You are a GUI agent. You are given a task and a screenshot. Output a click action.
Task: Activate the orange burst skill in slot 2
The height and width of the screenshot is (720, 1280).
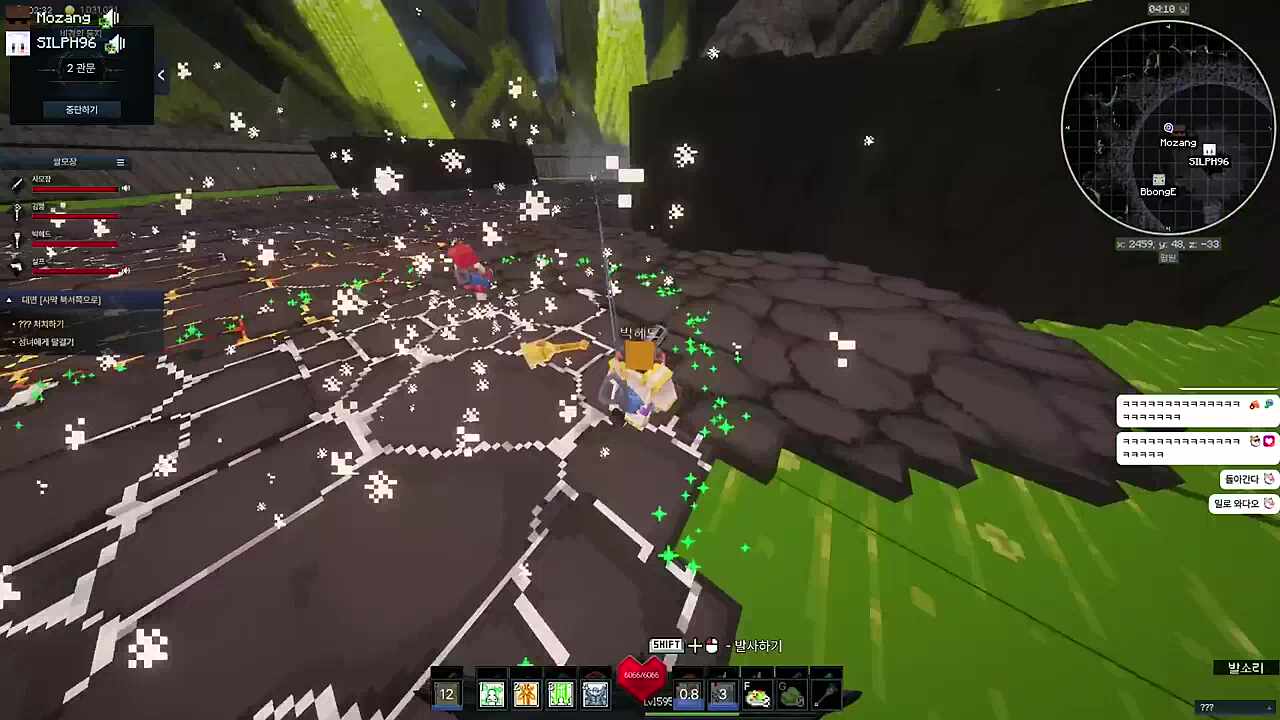526,694
